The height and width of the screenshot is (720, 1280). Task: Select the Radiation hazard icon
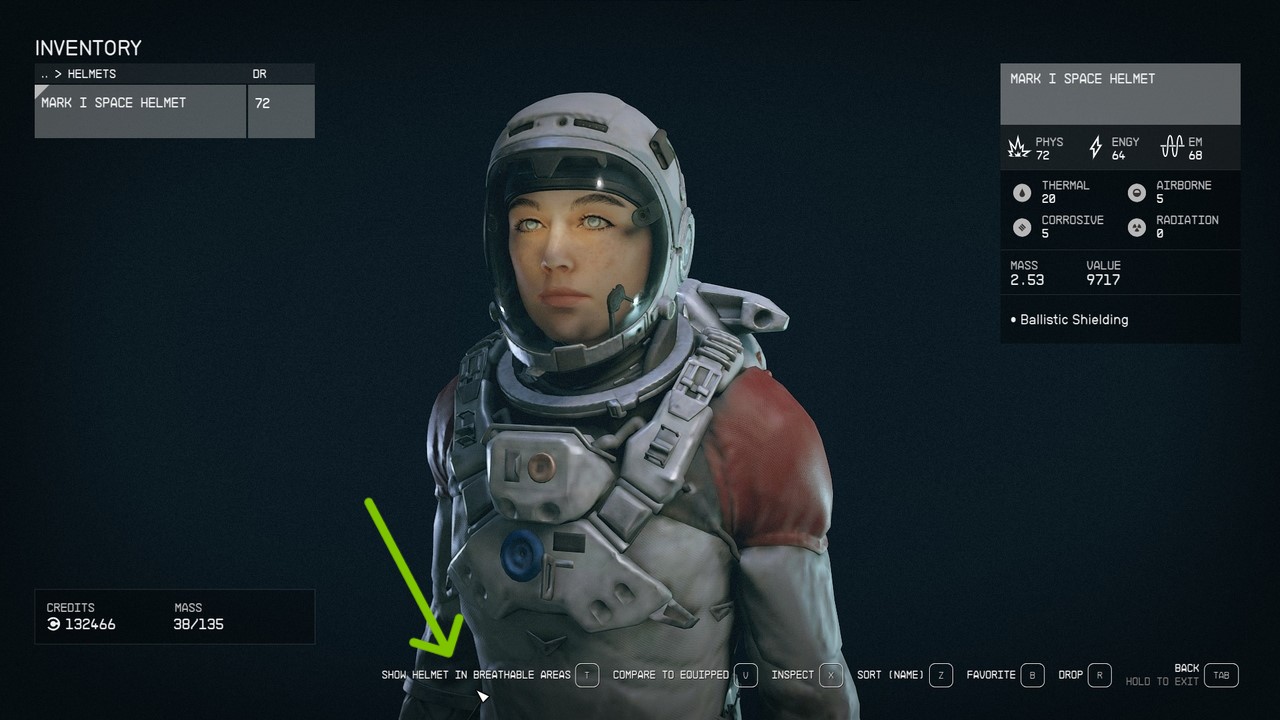(x=1136, y=227)
